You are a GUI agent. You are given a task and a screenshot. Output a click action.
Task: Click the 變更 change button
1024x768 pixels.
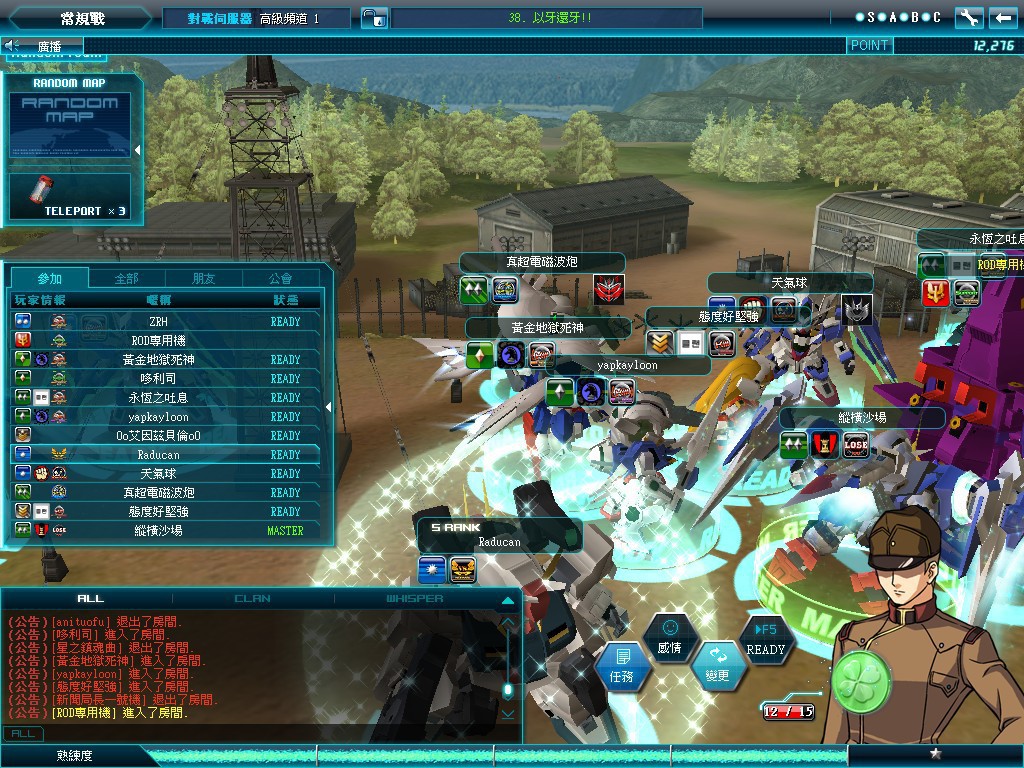[717, 665]
